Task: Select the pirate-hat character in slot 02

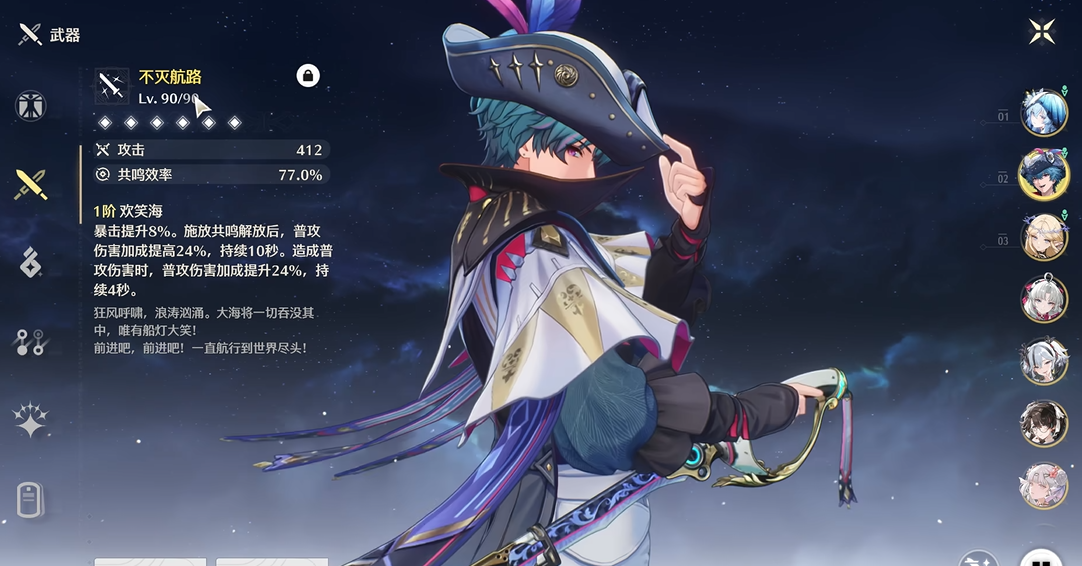Action: (x=1043, y=174)
